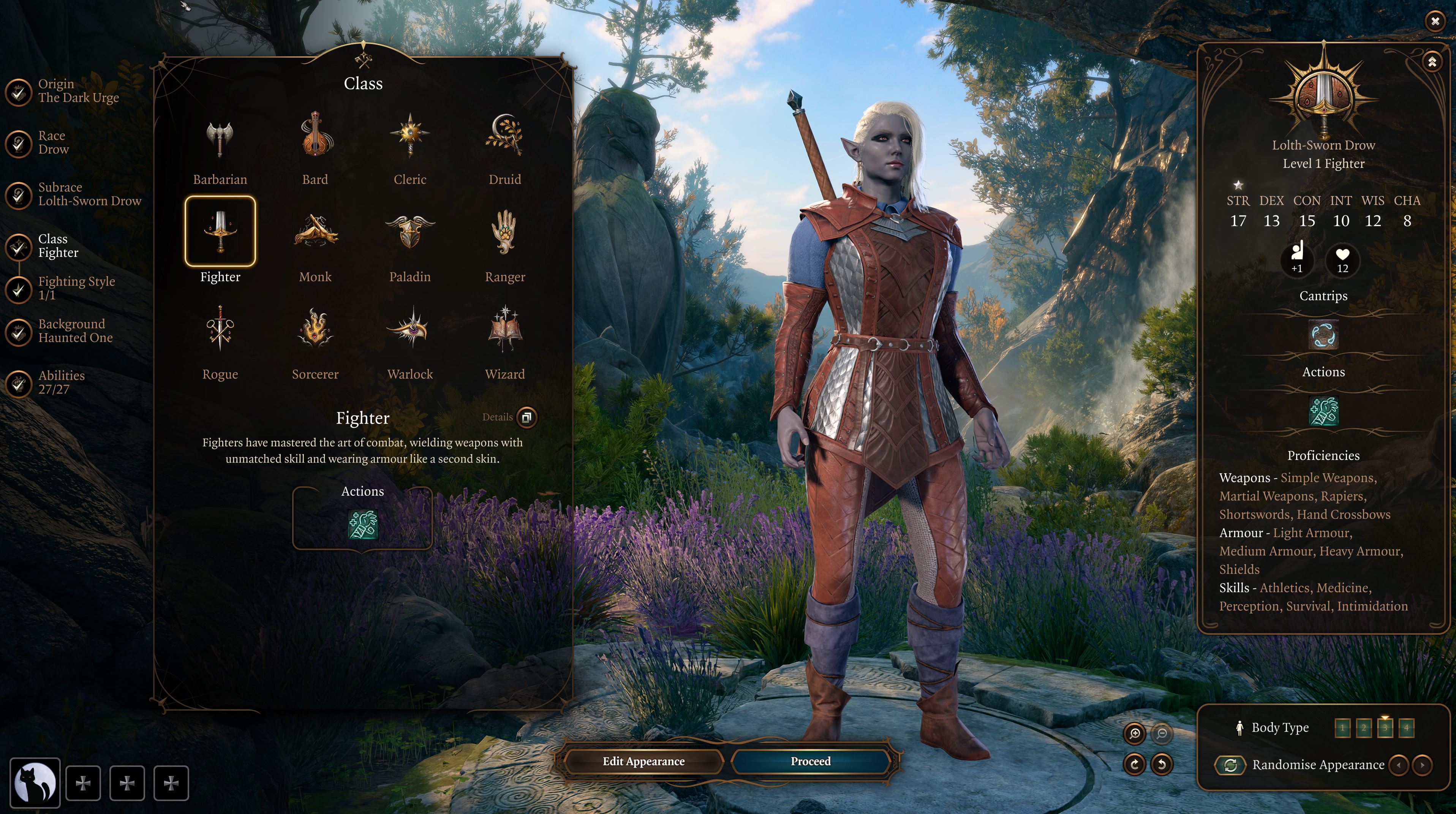
Task: Select the black cat party portrait
Action: [x=35, y=783]
